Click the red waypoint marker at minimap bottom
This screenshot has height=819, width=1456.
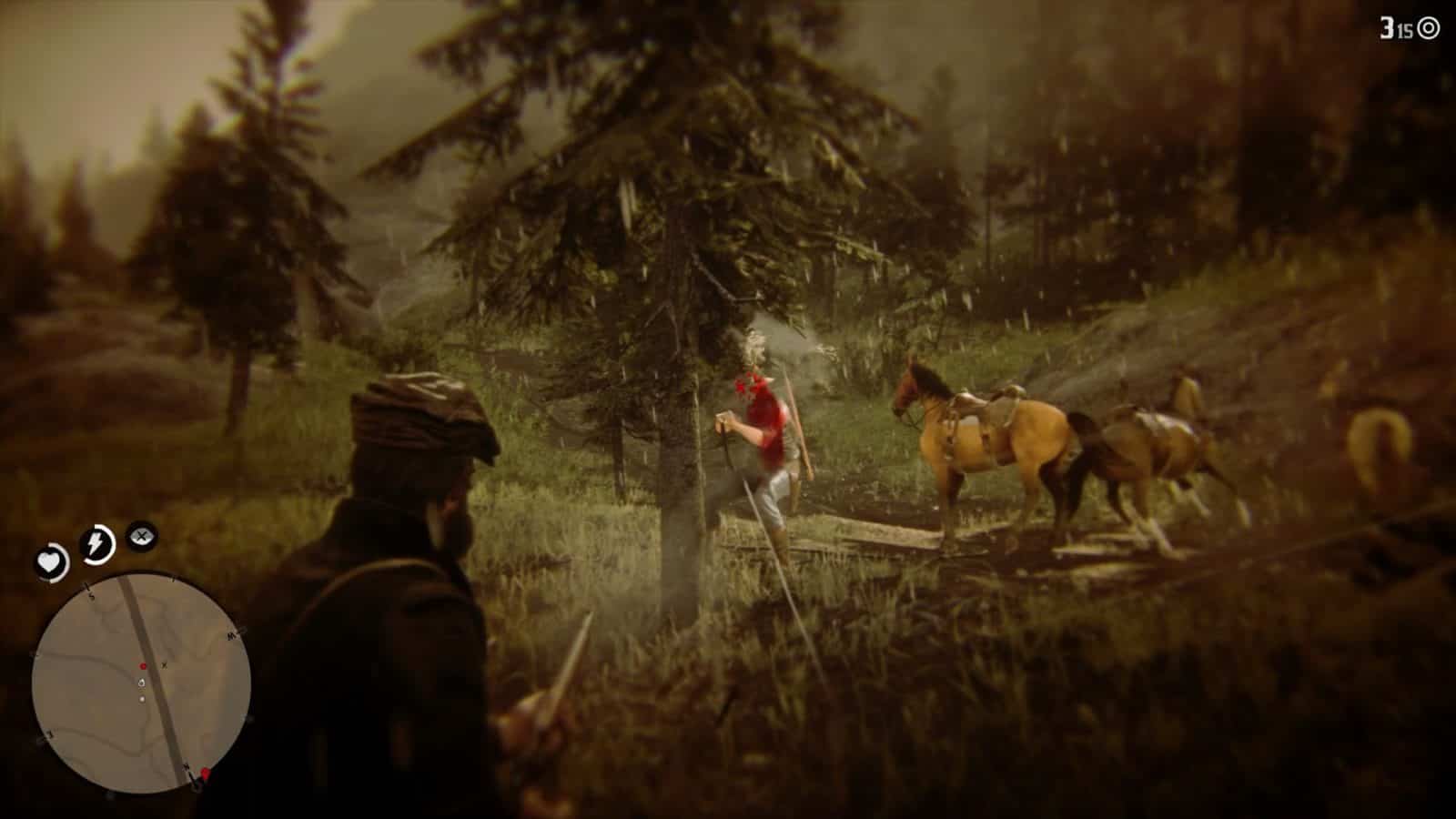(x=206, y=772)
